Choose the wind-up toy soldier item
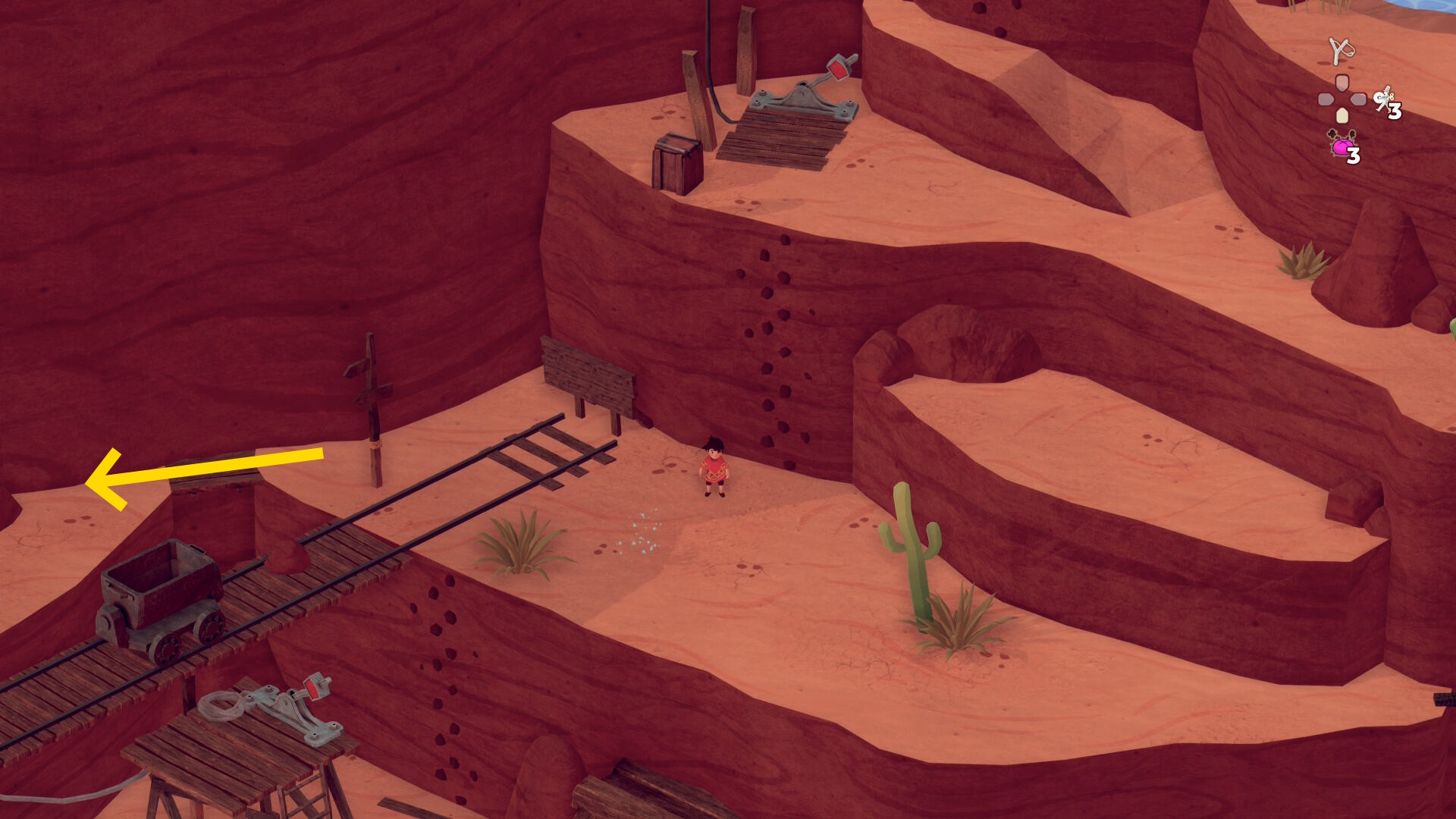The width and height of the screenshot is (1456, 819). click(x=1384, y=99)
